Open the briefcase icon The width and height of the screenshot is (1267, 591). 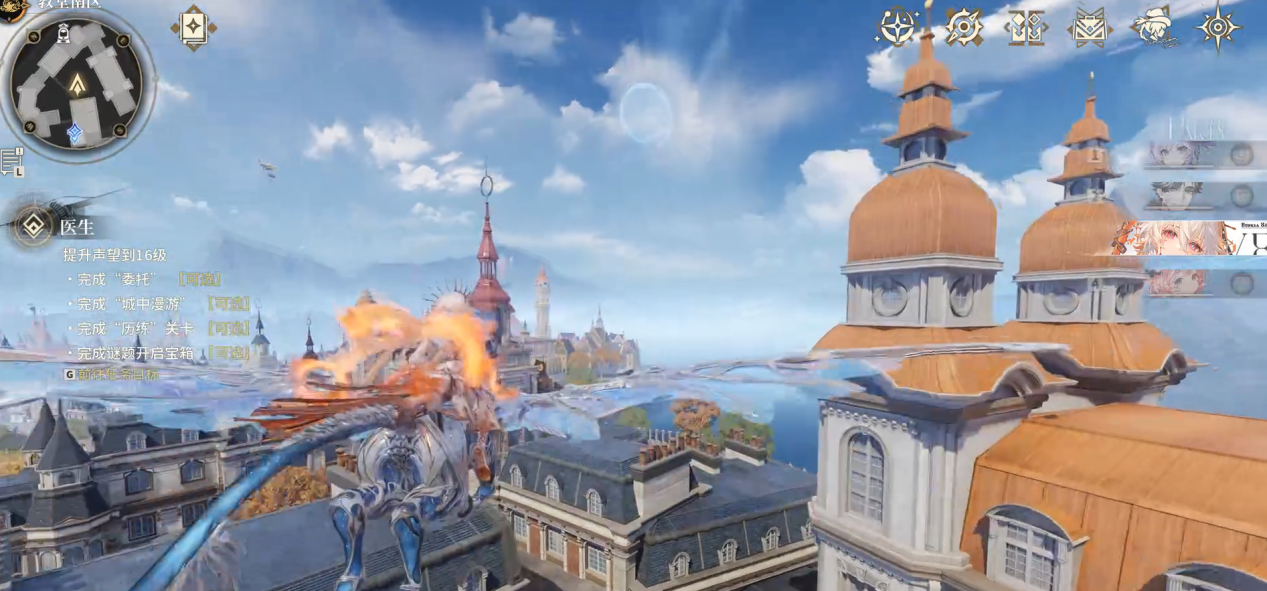click(1089, 27)
